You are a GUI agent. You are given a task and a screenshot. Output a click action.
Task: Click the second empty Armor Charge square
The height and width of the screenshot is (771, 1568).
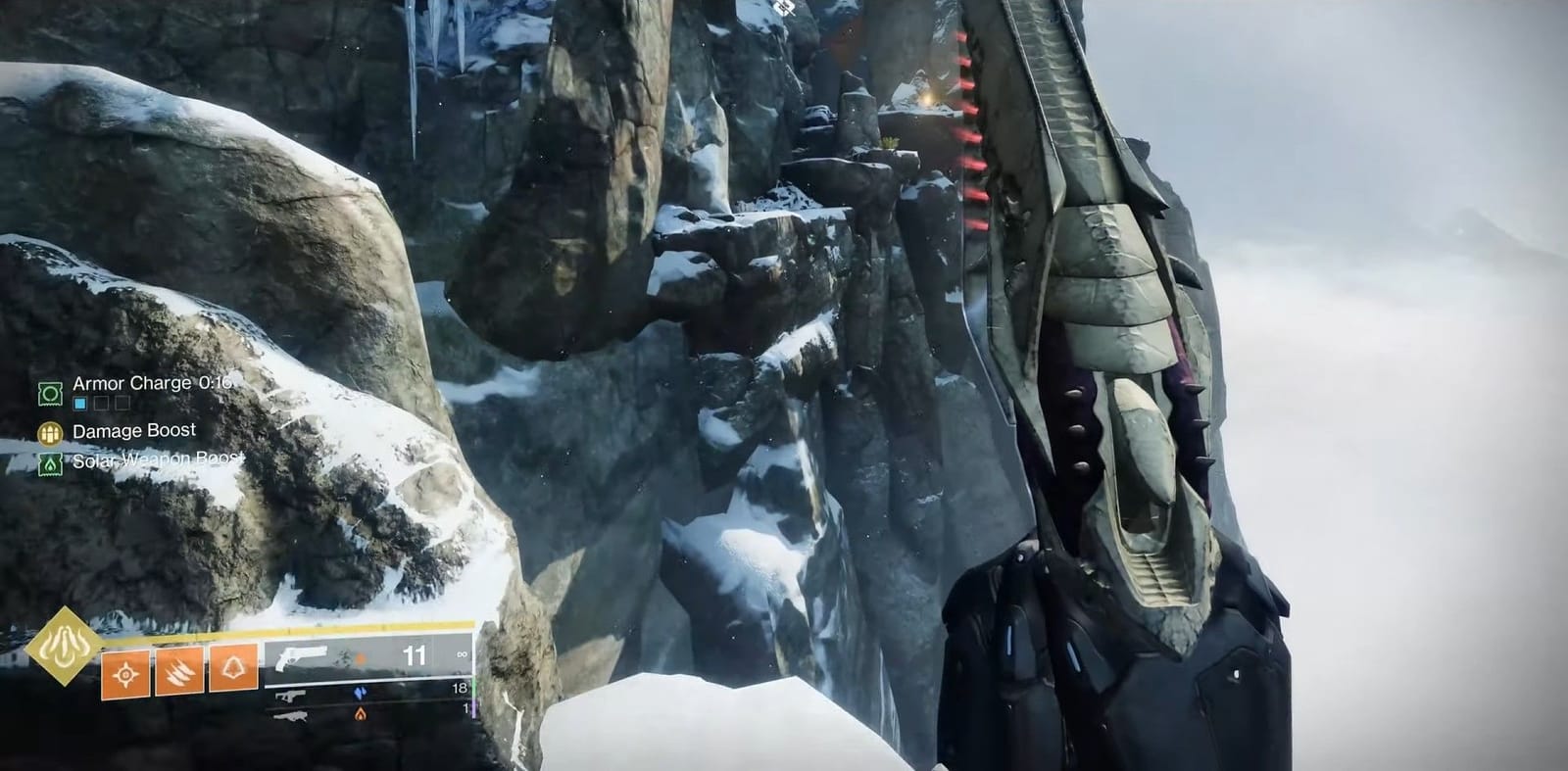click(122, 404)
